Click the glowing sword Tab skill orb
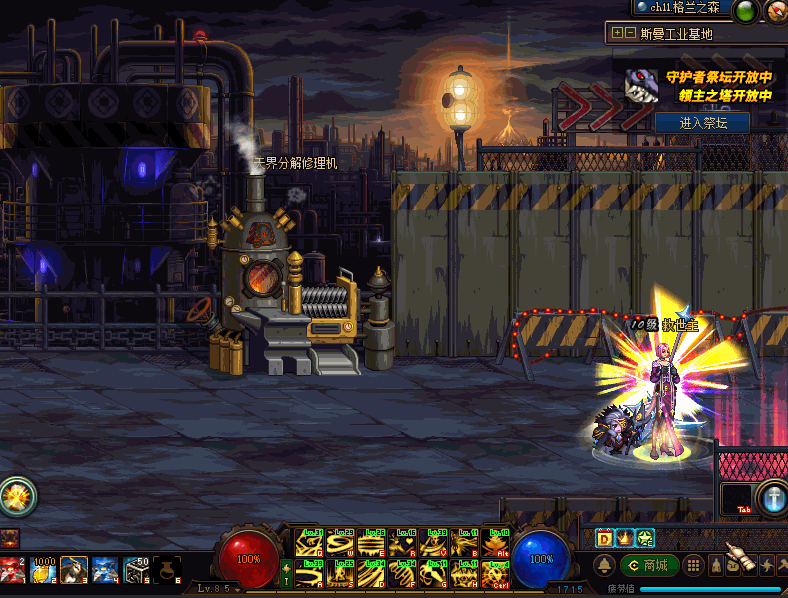This screenshot has height=598, width=788. tap(771, 497)
